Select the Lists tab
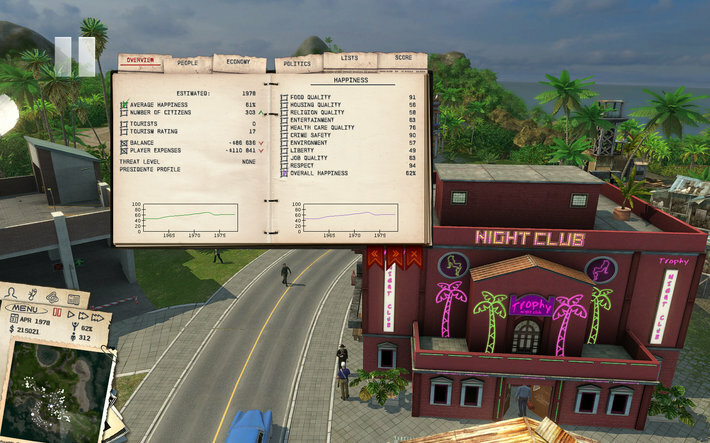Screen dimensions: 710x443 (349, 59)
